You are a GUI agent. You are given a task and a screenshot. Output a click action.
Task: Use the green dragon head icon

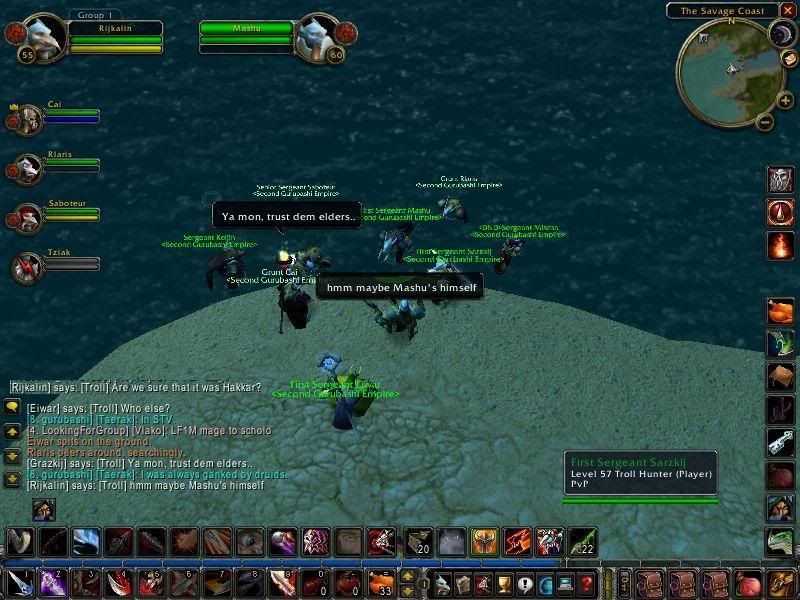click(781, 542)
